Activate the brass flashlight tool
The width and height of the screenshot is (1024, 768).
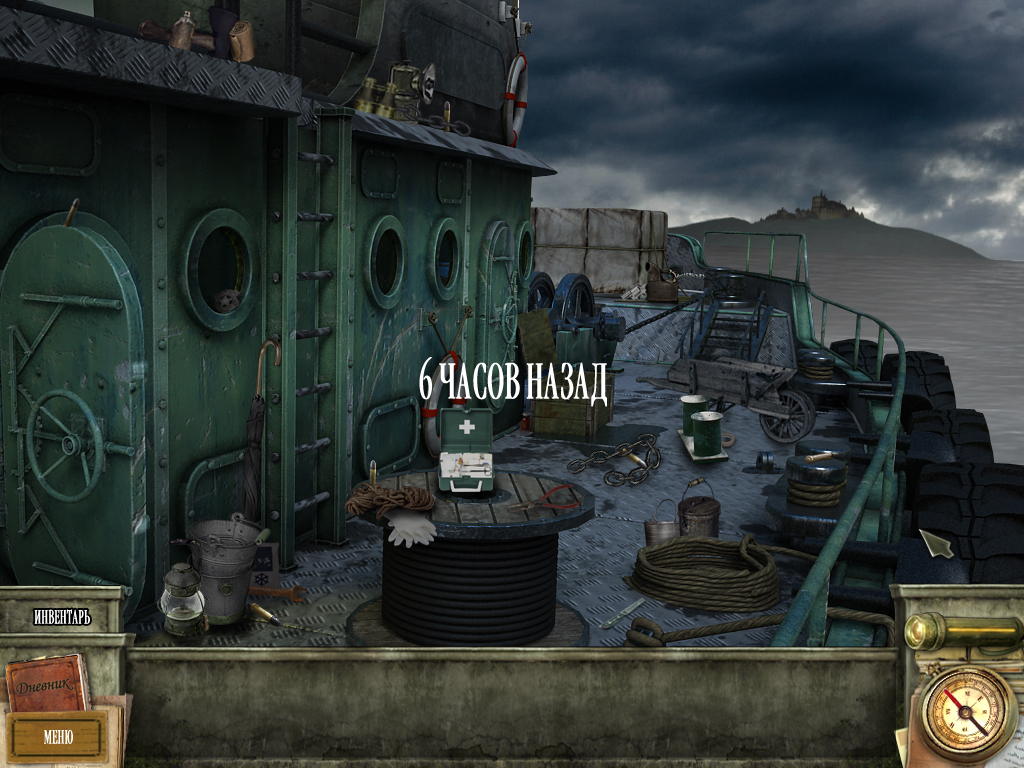pyautogui.click(x=958, y=631)
